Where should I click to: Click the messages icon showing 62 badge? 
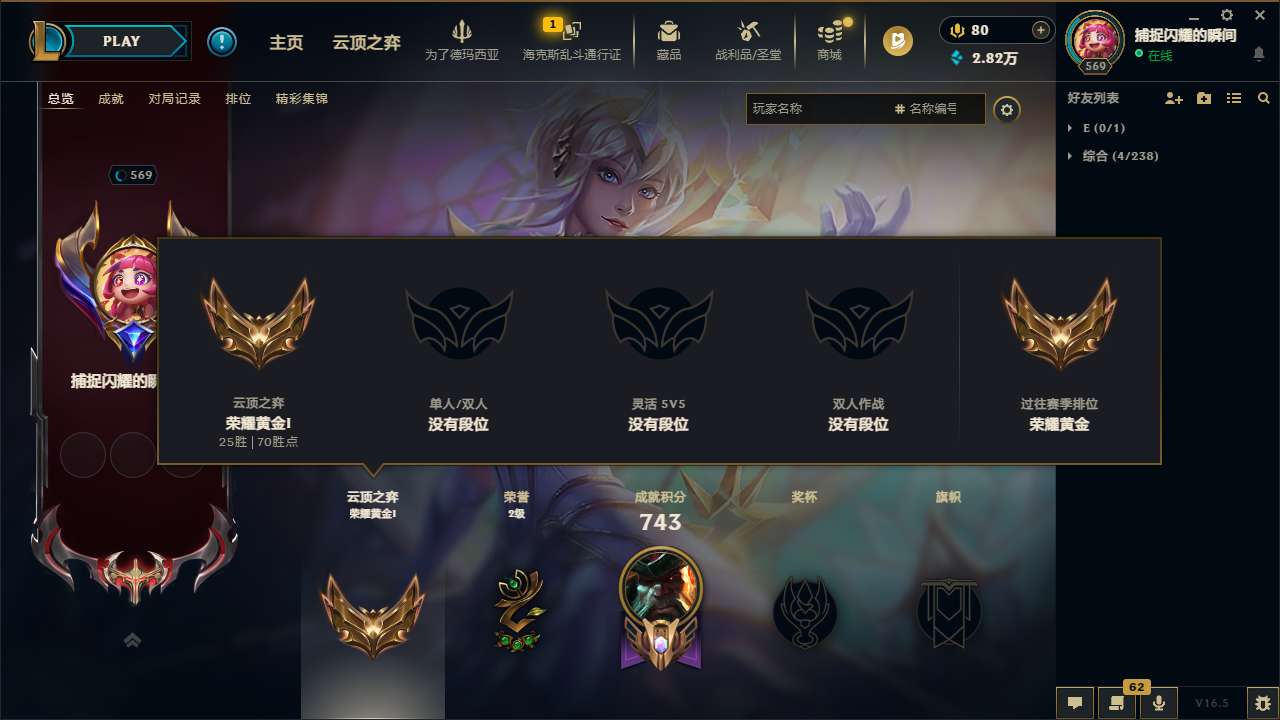pyautogui.click(x=1116, y=703)
